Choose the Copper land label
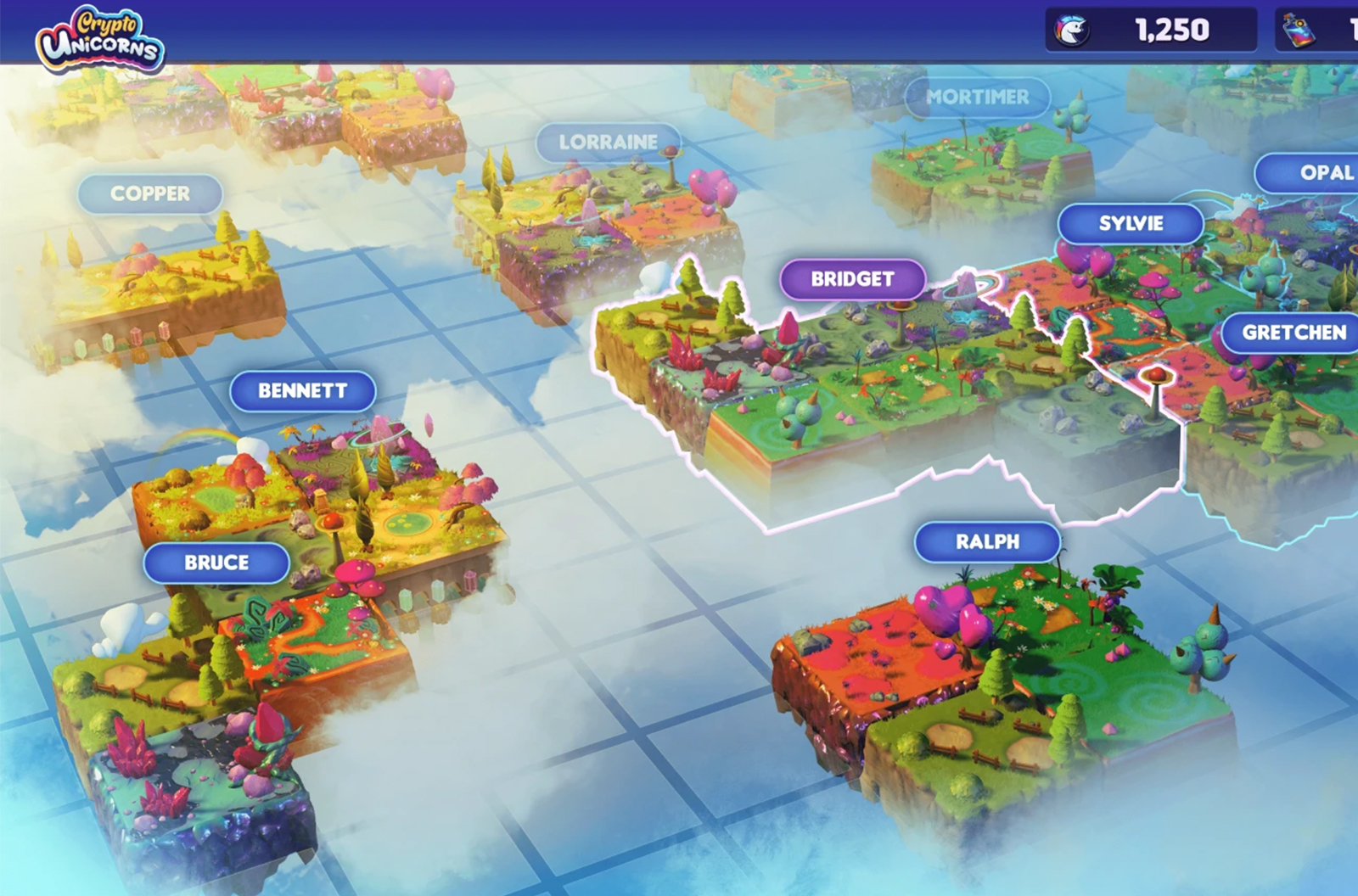Screen dimensions: 1358x896 (150, 194)
